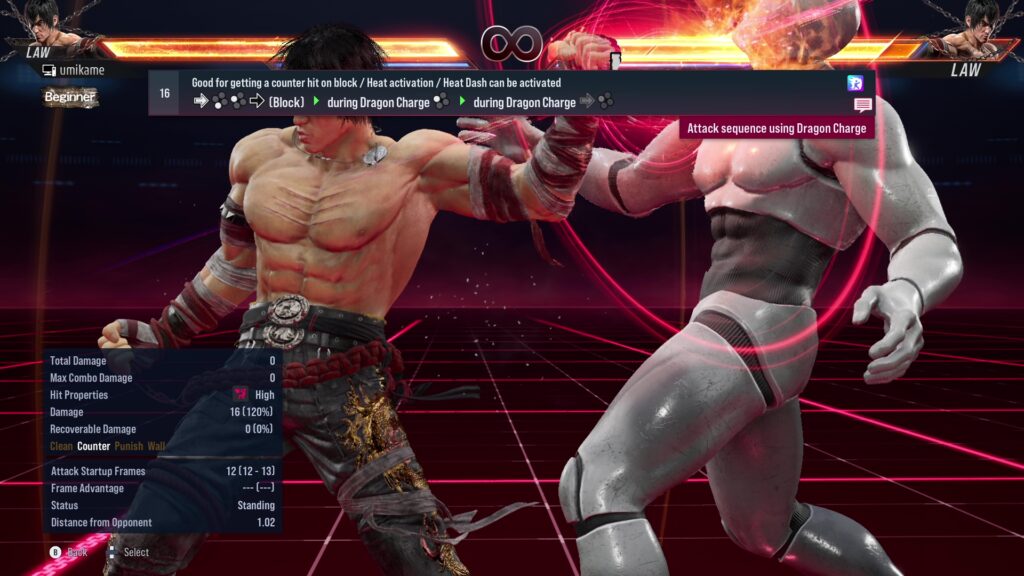Screen dimensions: 1024x576
Task: Click the Attack sequence using Dragon Charge note
Action: click(776, 128)
